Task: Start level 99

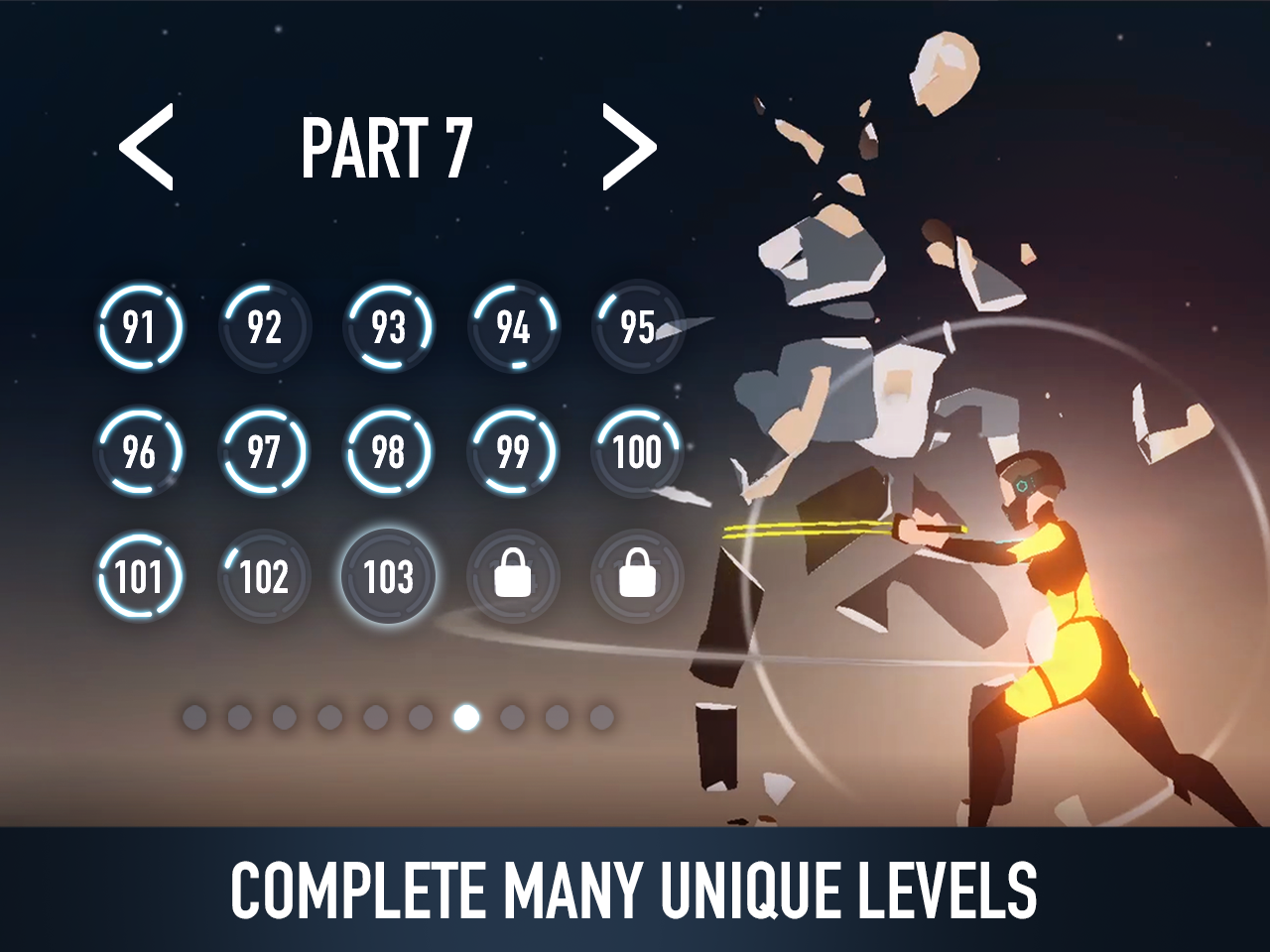Action: tap(512, 453)
